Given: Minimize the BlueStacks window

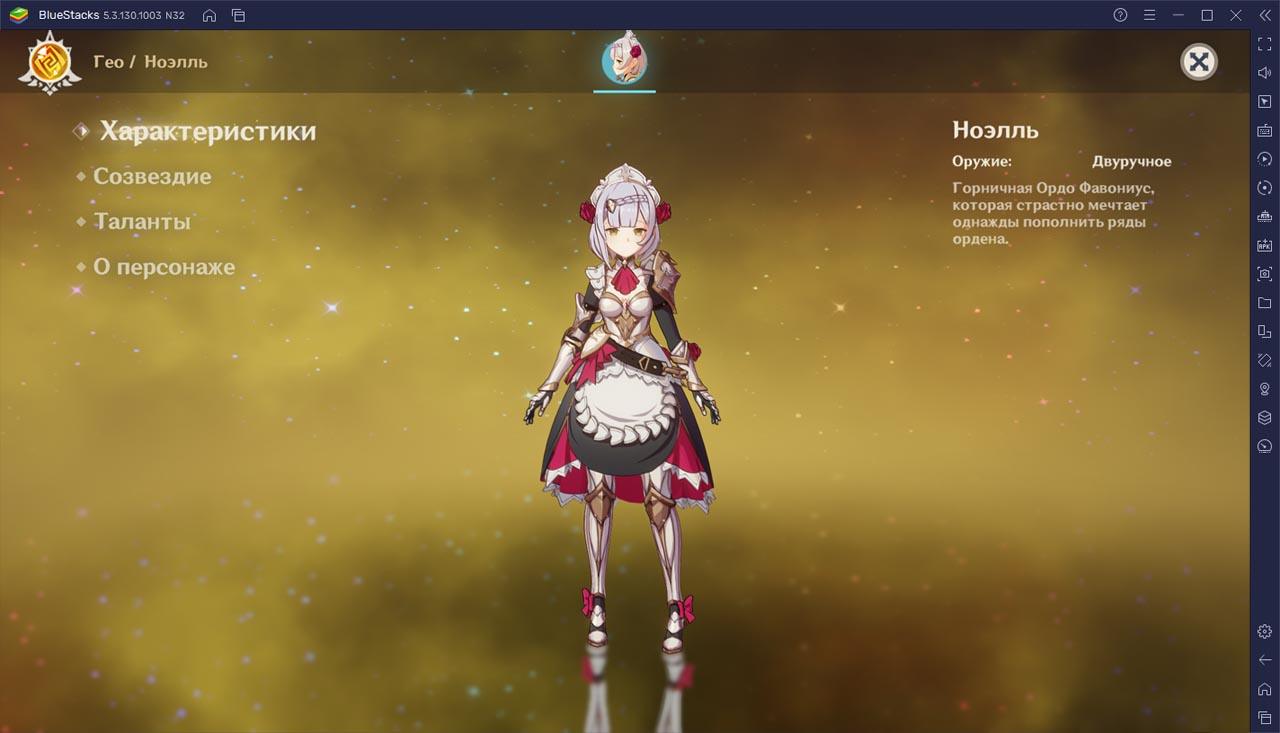Looking at the screenshot, I should coord(1178,15).
